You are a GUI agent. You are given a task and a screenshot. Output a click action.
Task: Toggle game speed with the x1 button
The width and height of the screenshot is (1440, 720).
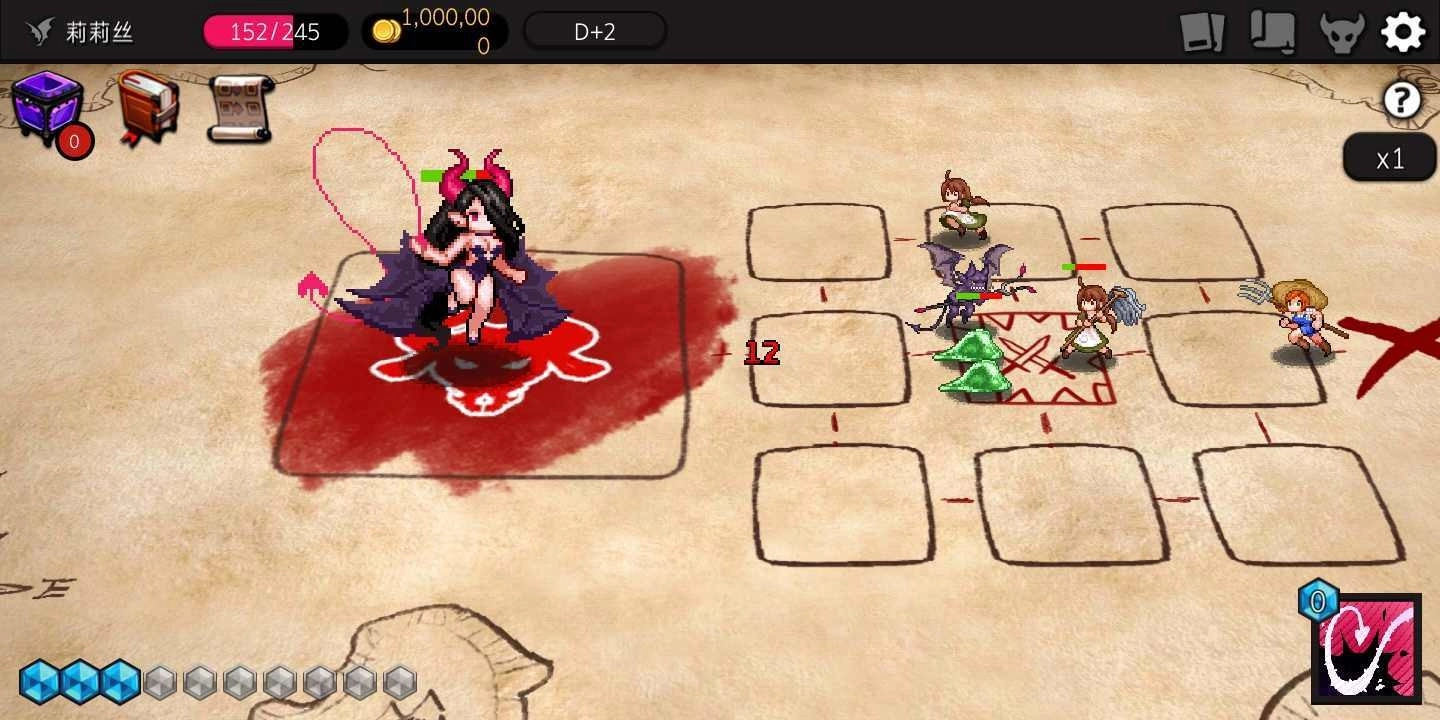pos(1390,157)
